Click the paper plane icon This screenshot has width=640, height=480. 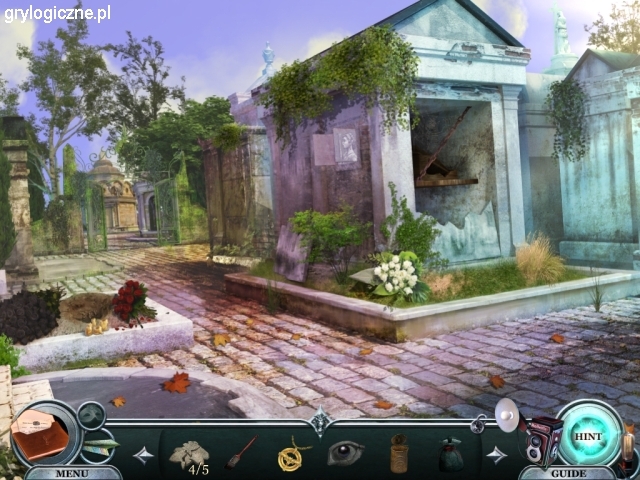point(100,445)
